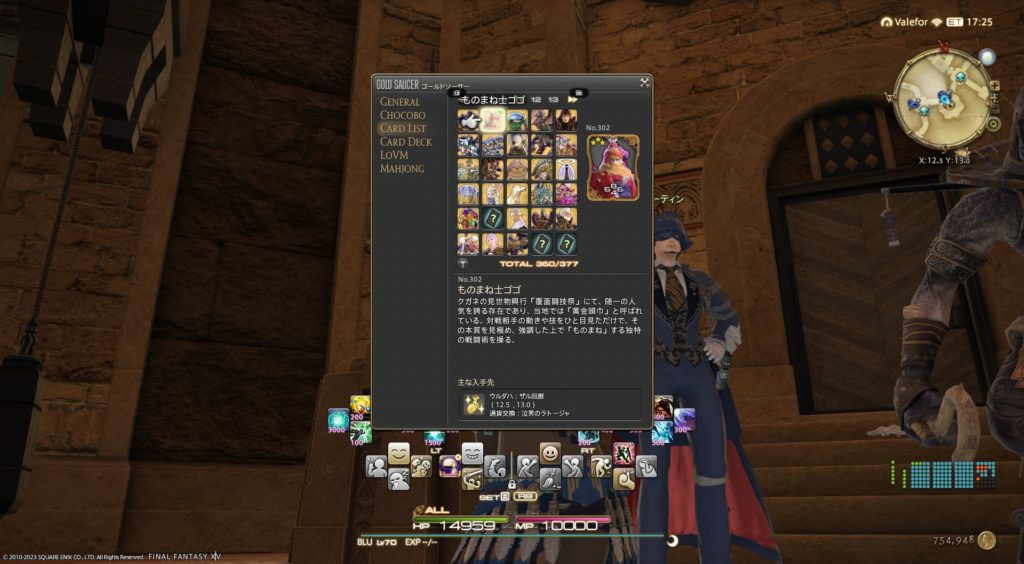Show the LoVM section

pos(396,155)
